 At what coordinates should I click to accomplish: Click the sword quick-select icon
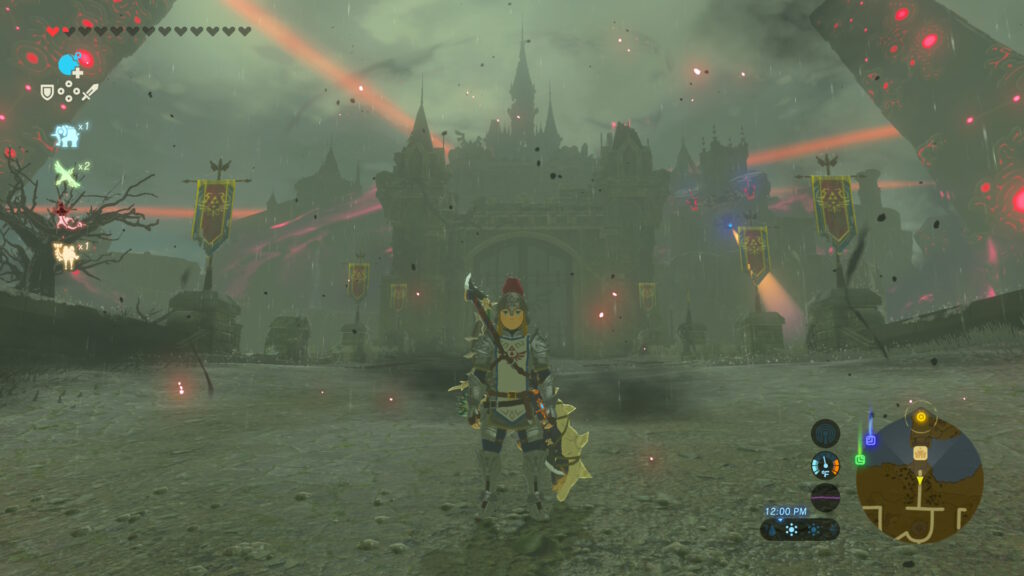tap(91, 92)
